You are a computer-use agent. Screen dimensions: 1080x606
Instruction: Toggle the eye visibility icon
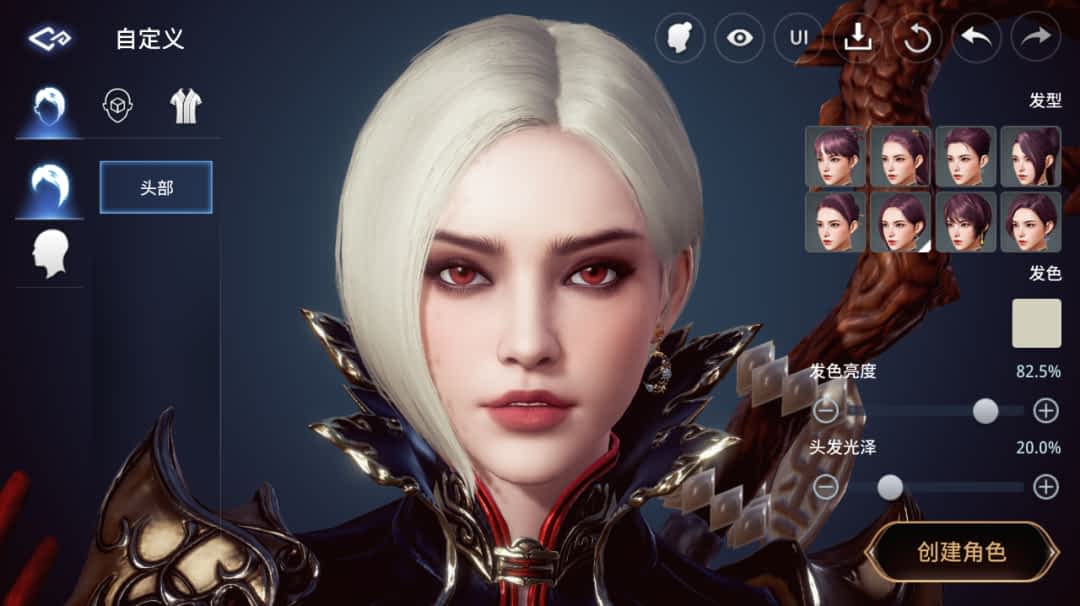[739, 38]
